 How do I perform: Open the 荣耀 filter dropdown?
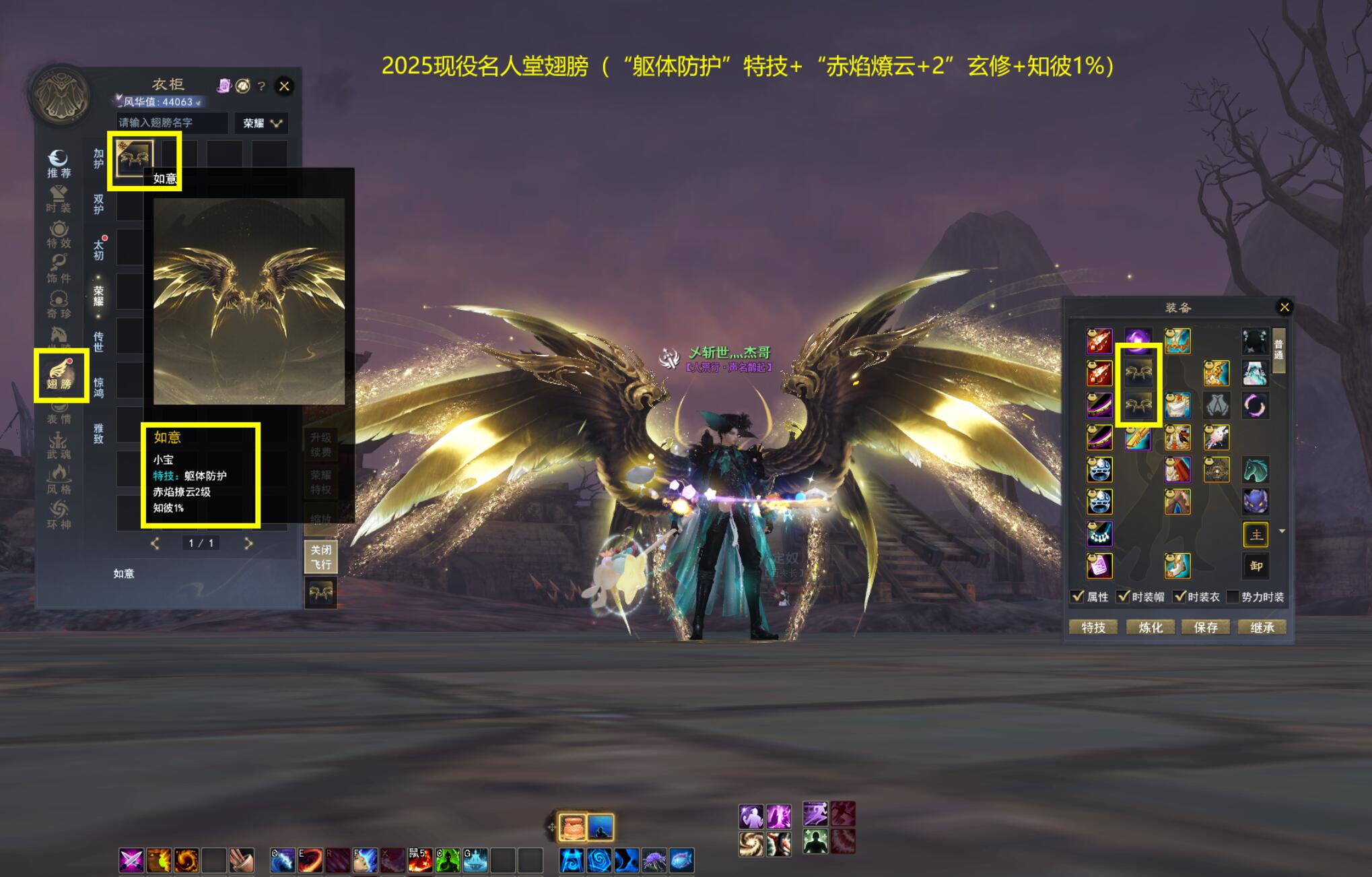point(262,123)
